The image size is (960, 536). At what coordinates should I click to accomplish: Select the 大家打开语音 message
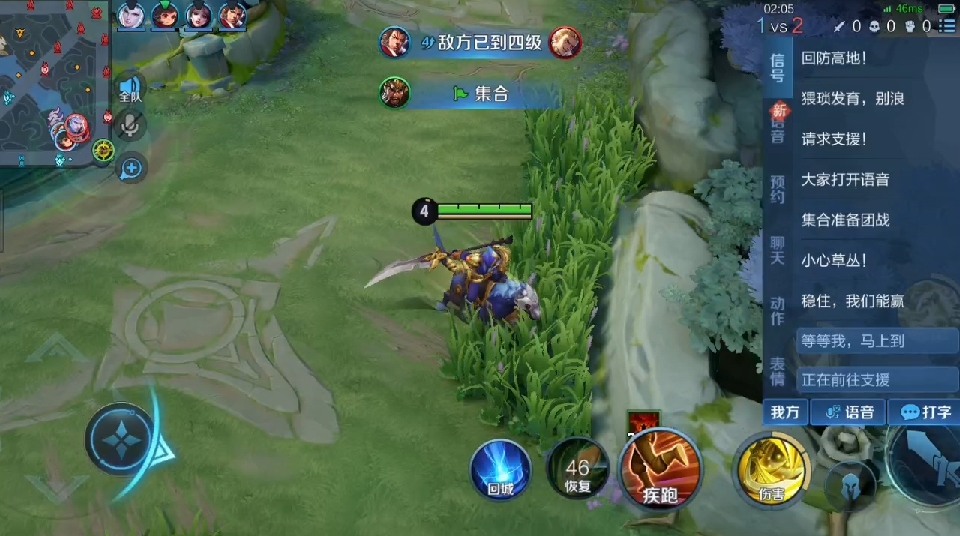pyautogui.click(x=845, y=179)
